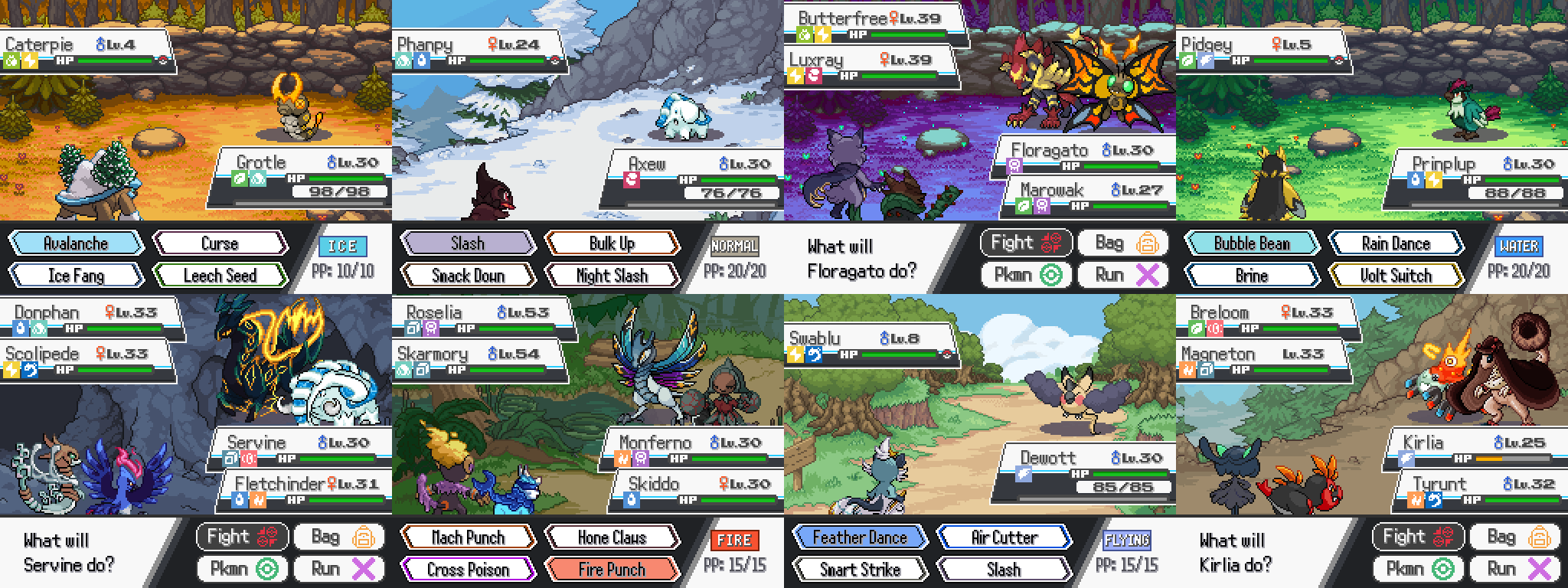Choose Rain Dance
The width and height of the screenshot is (1568, 588).
pyautogui.click(x=1396, y=243)
